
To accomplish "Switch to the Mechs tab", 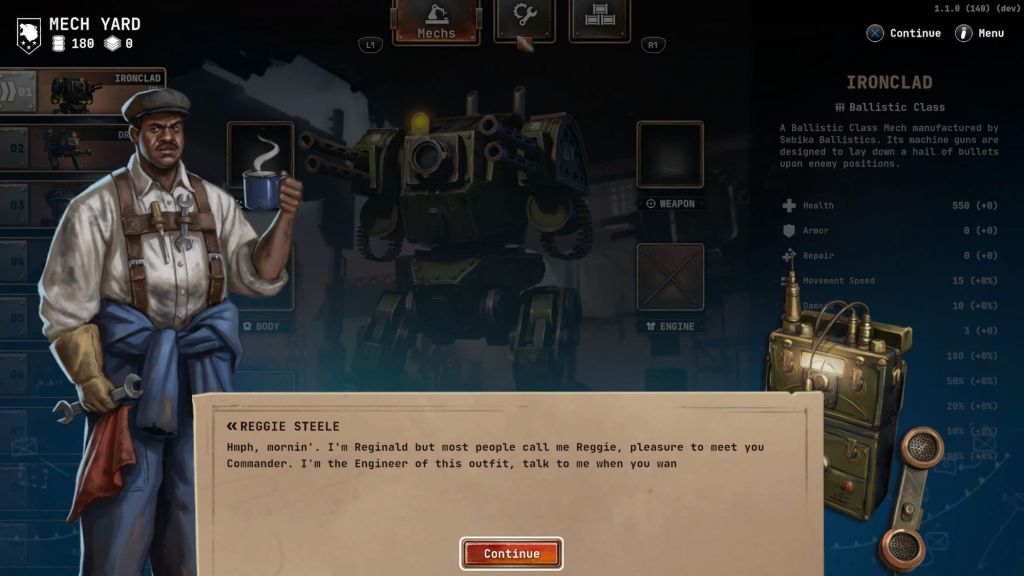I will pyautogui.click(x=436, y=21).
